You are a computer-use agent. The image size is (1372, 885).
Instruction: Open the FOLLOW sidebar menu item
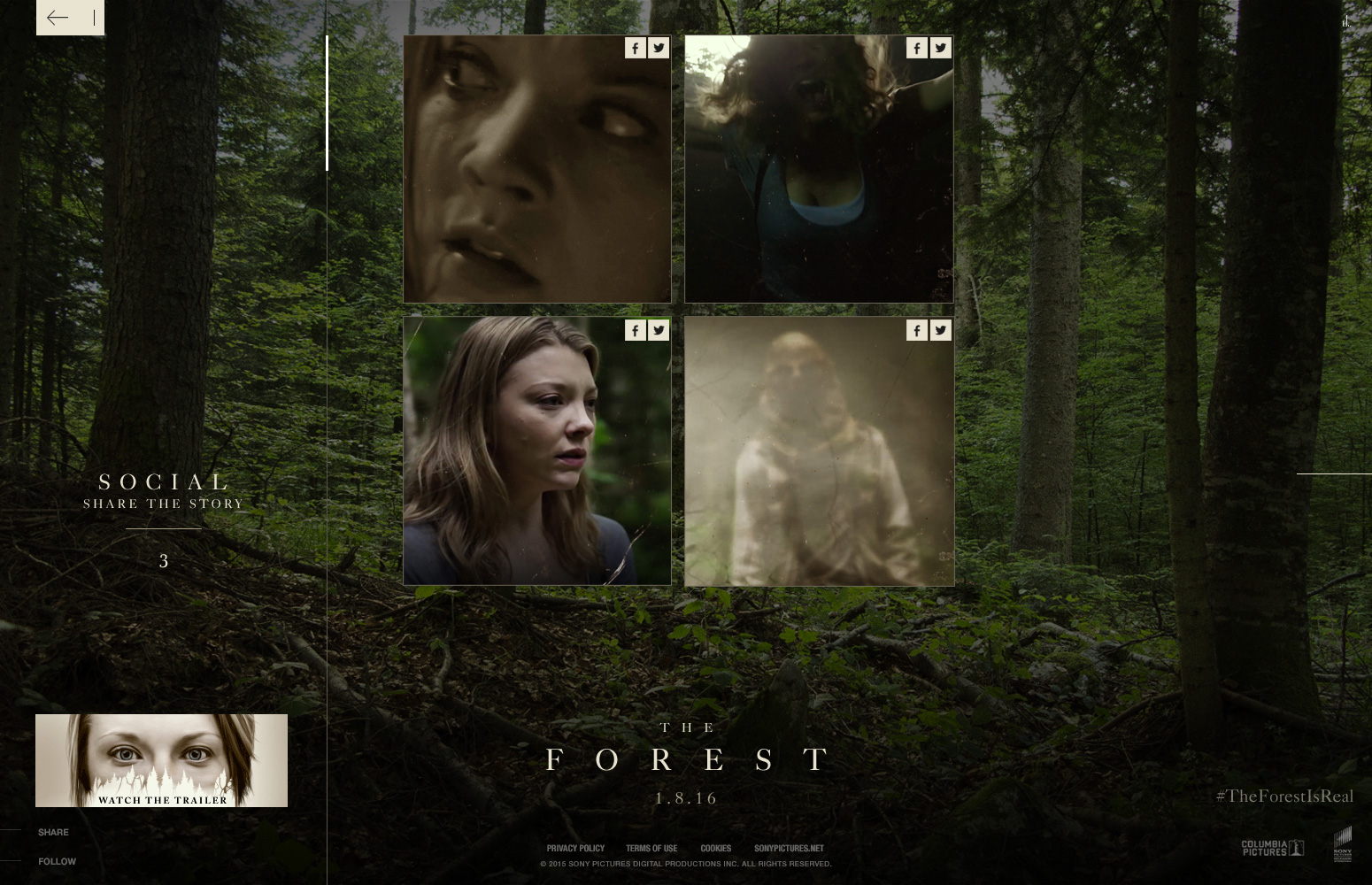pyautogui.click(x=57, y=861)
